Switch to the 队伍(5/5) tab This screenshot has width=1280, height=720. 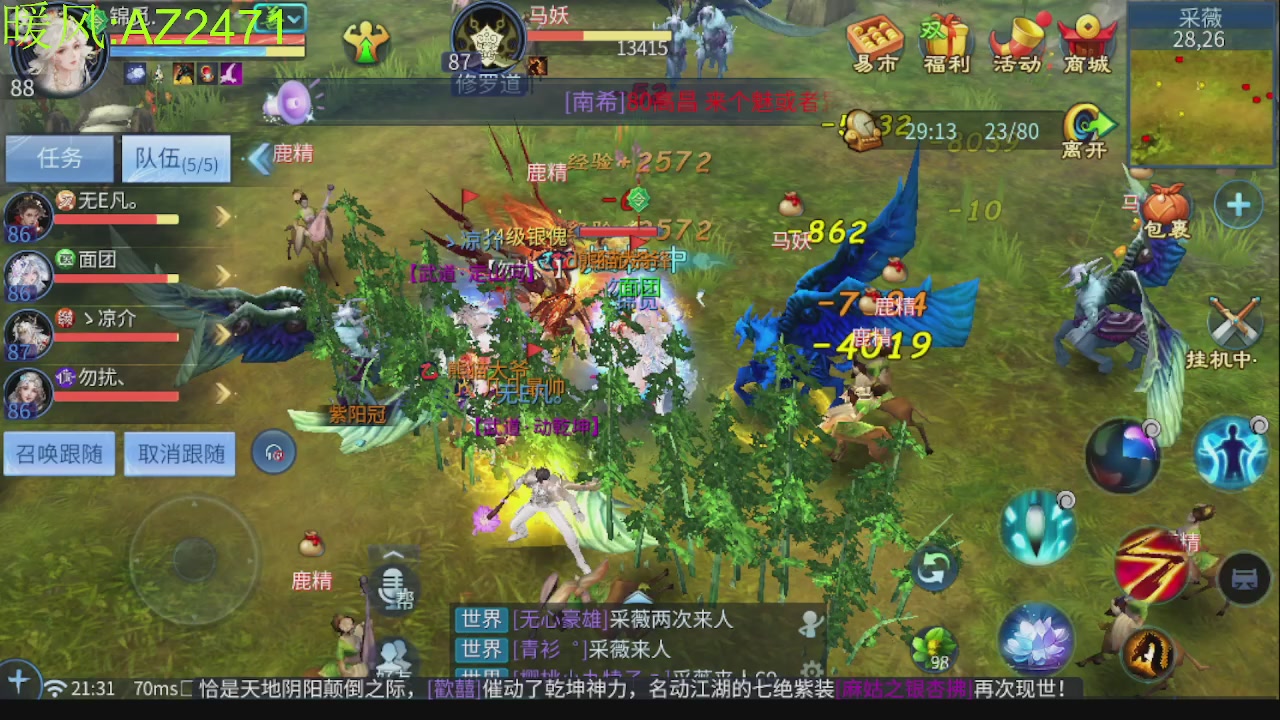click(x=177, y=158)
